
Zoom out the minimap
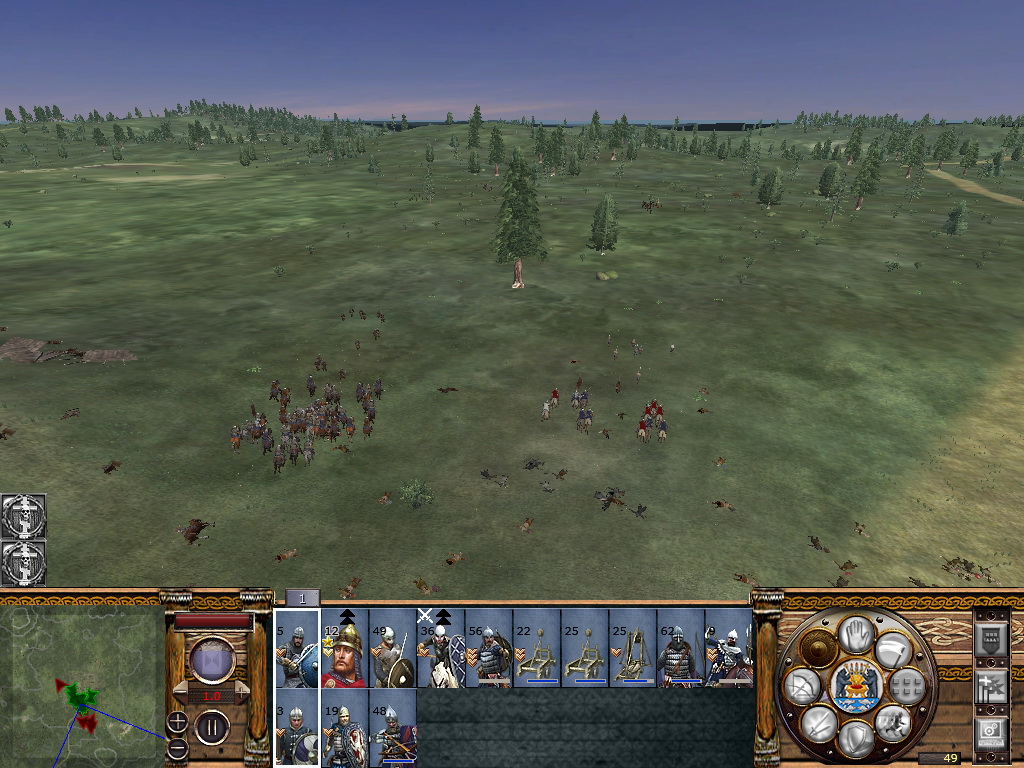point(177,747)
